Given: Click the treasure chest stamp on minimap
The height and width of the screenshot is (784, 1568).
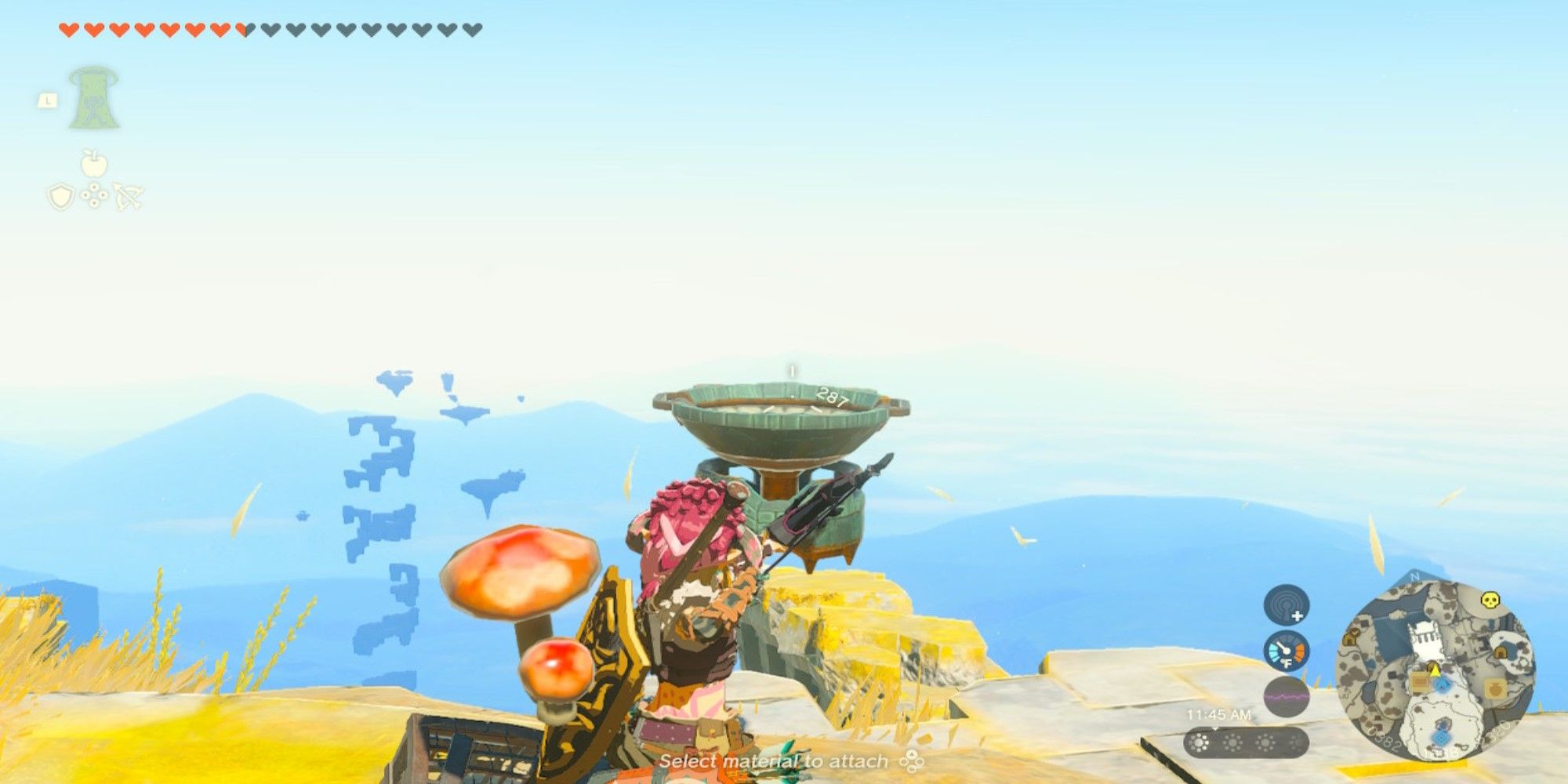Looking at the screenshot, I should [x=1420, y=681].
